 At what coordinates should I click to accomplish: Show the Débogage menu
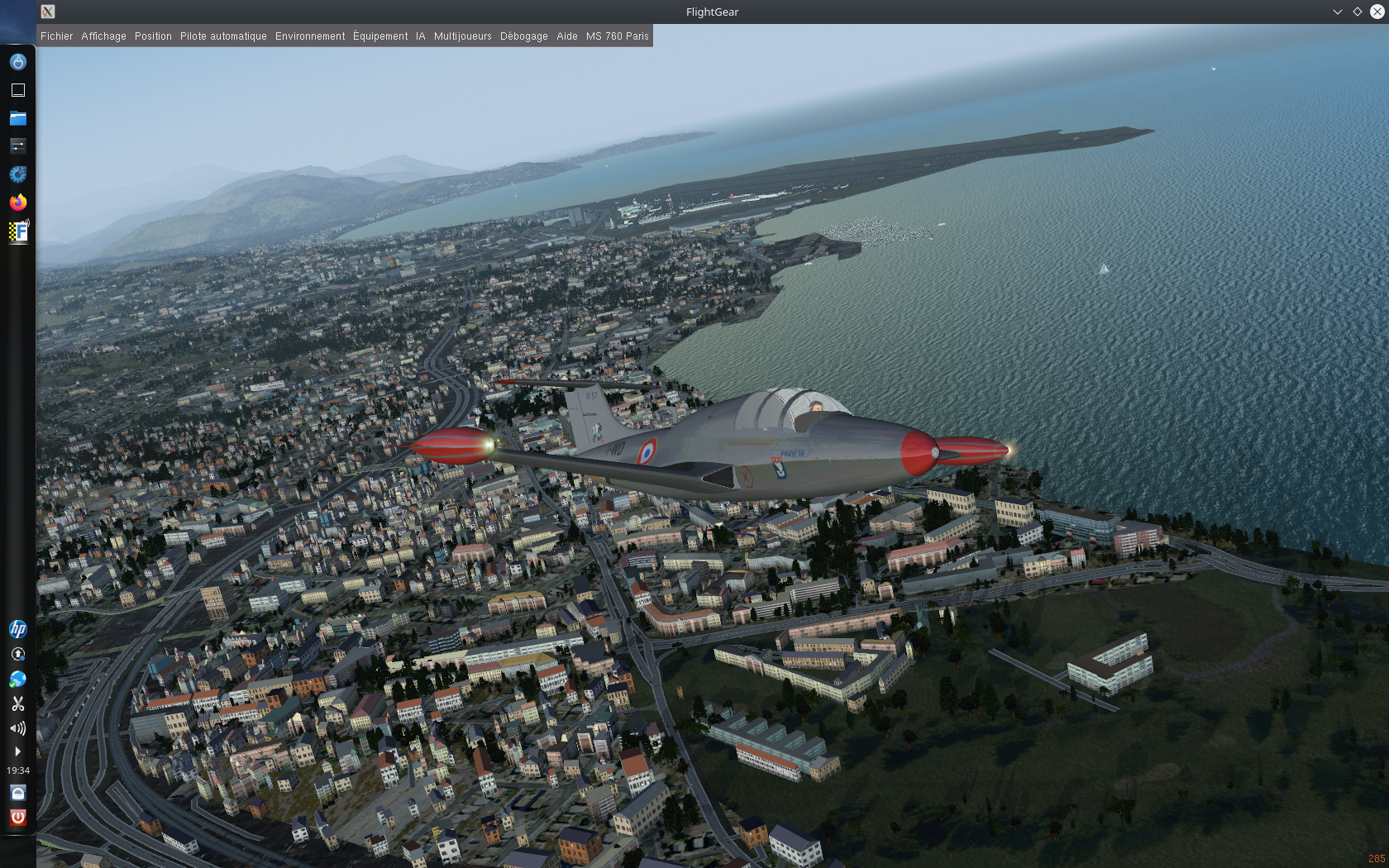523,36
